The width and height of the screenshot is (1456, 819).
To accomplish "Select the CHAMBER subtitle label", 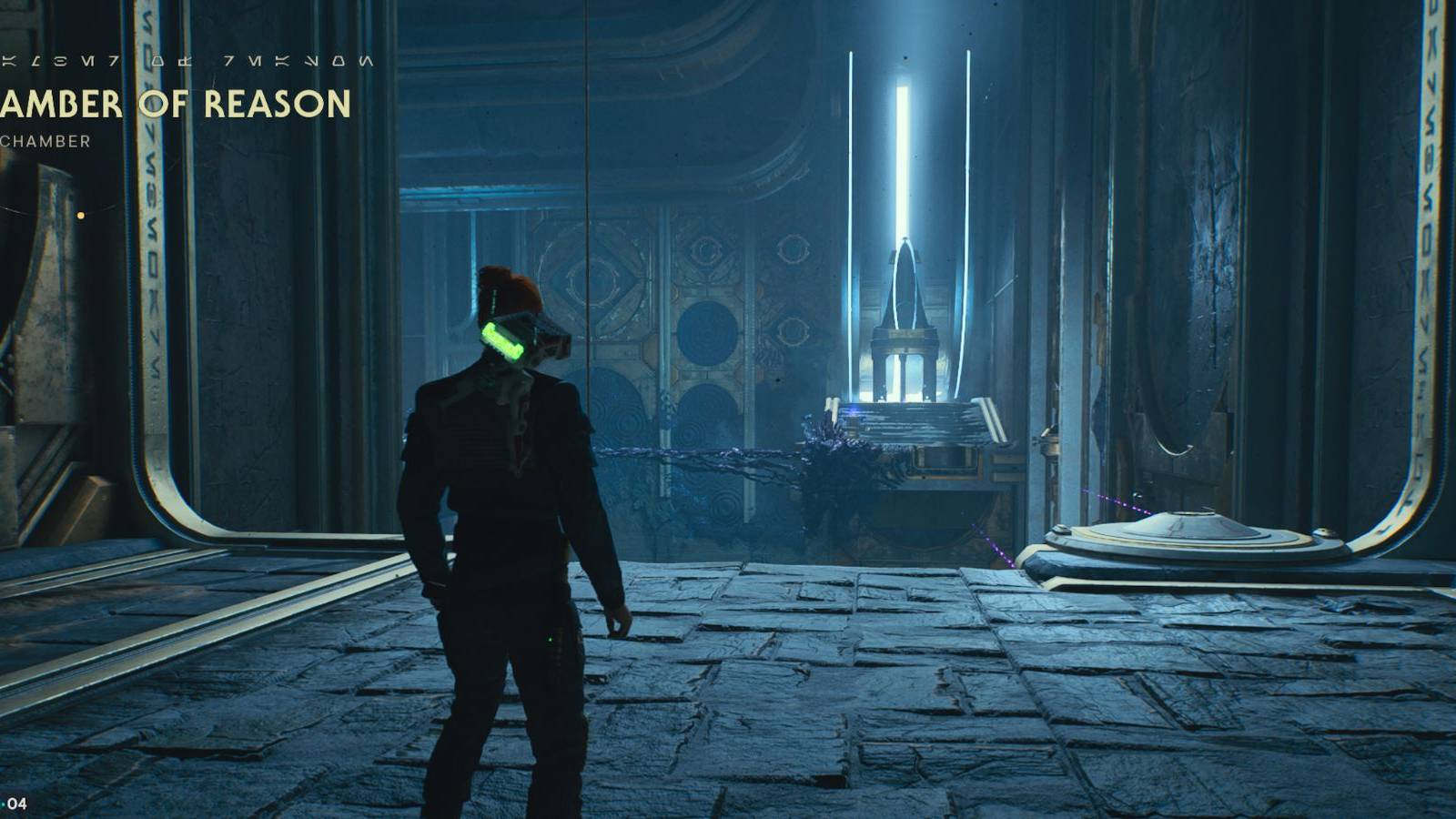I will click(x=44, y=142).
